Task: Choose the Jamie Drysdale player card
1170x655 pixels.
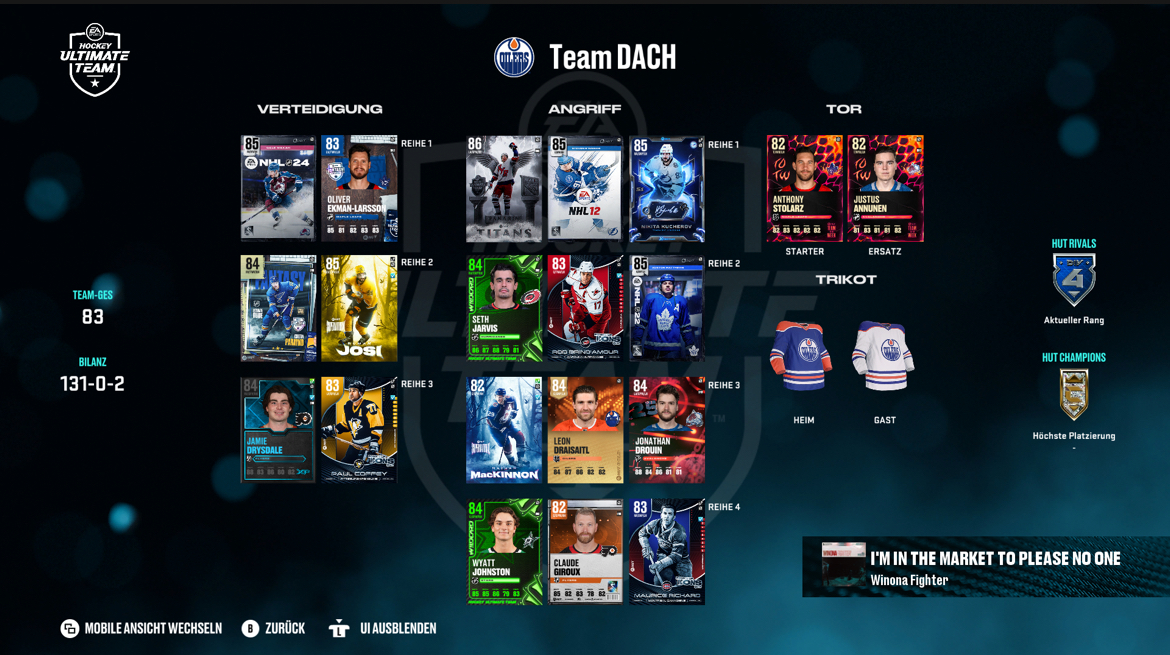Action: tap(278, 430)
